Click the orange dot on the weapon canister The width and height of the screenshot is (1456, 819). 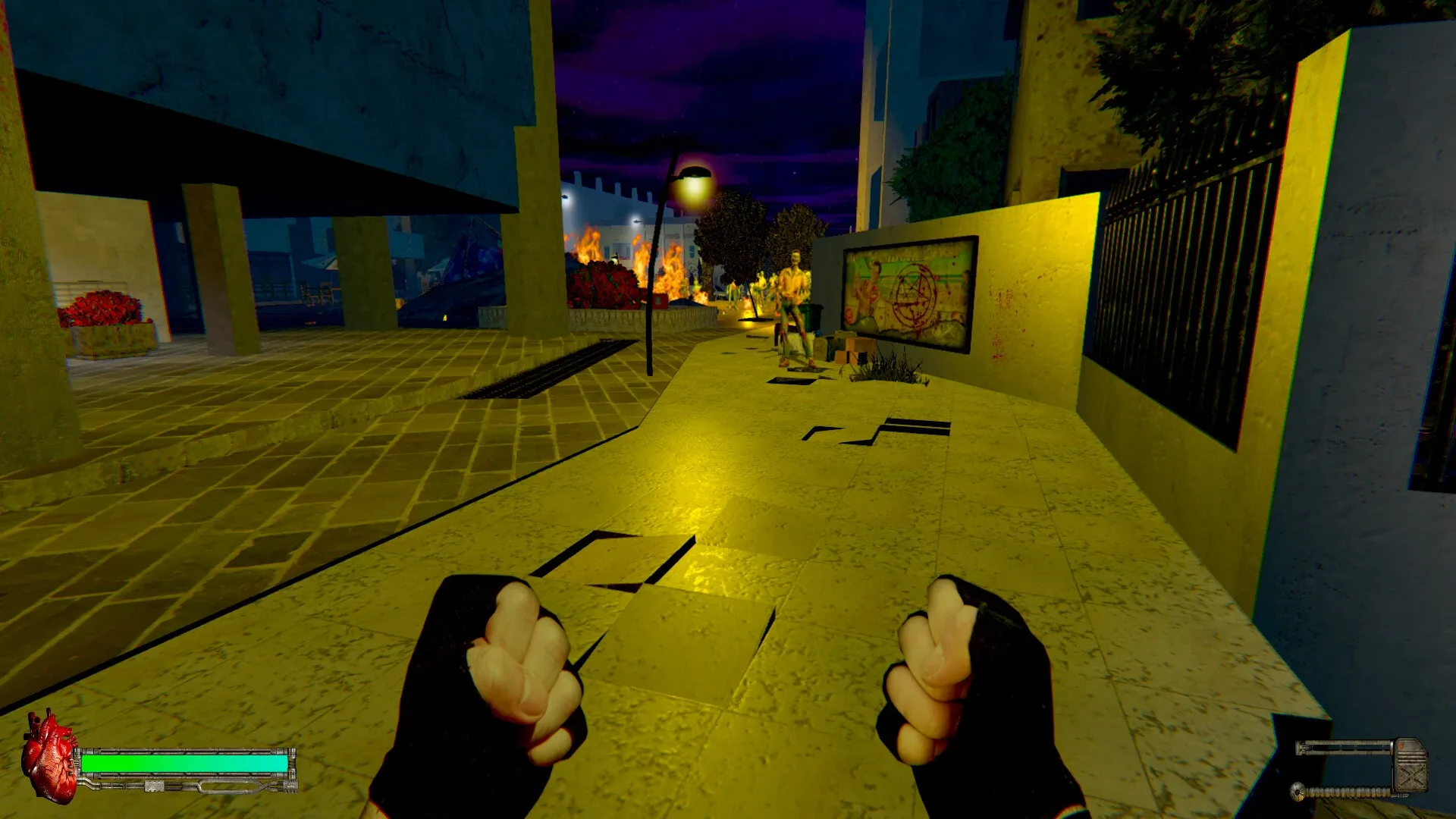[1402, 745]
